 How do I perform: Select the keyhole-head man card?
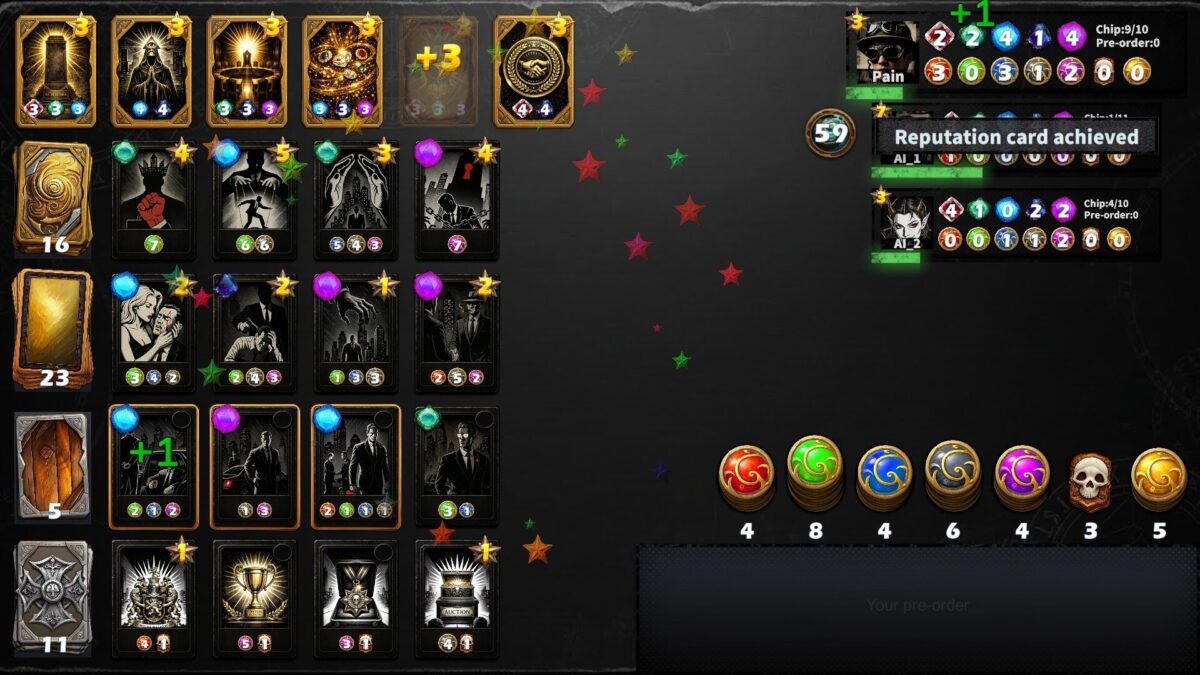(x=456, y=200)
